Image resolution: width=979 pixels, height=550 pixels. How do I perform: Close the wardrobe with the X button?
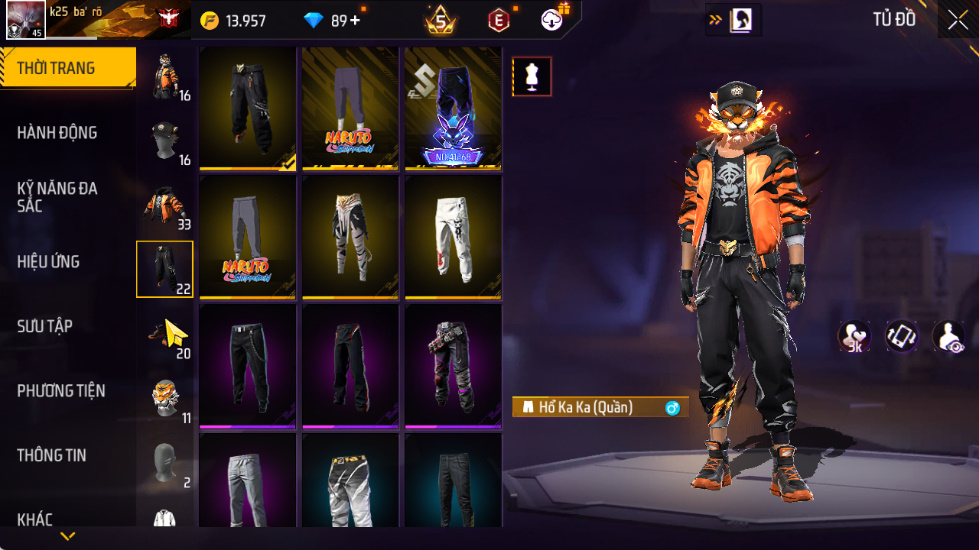[956, 20]
